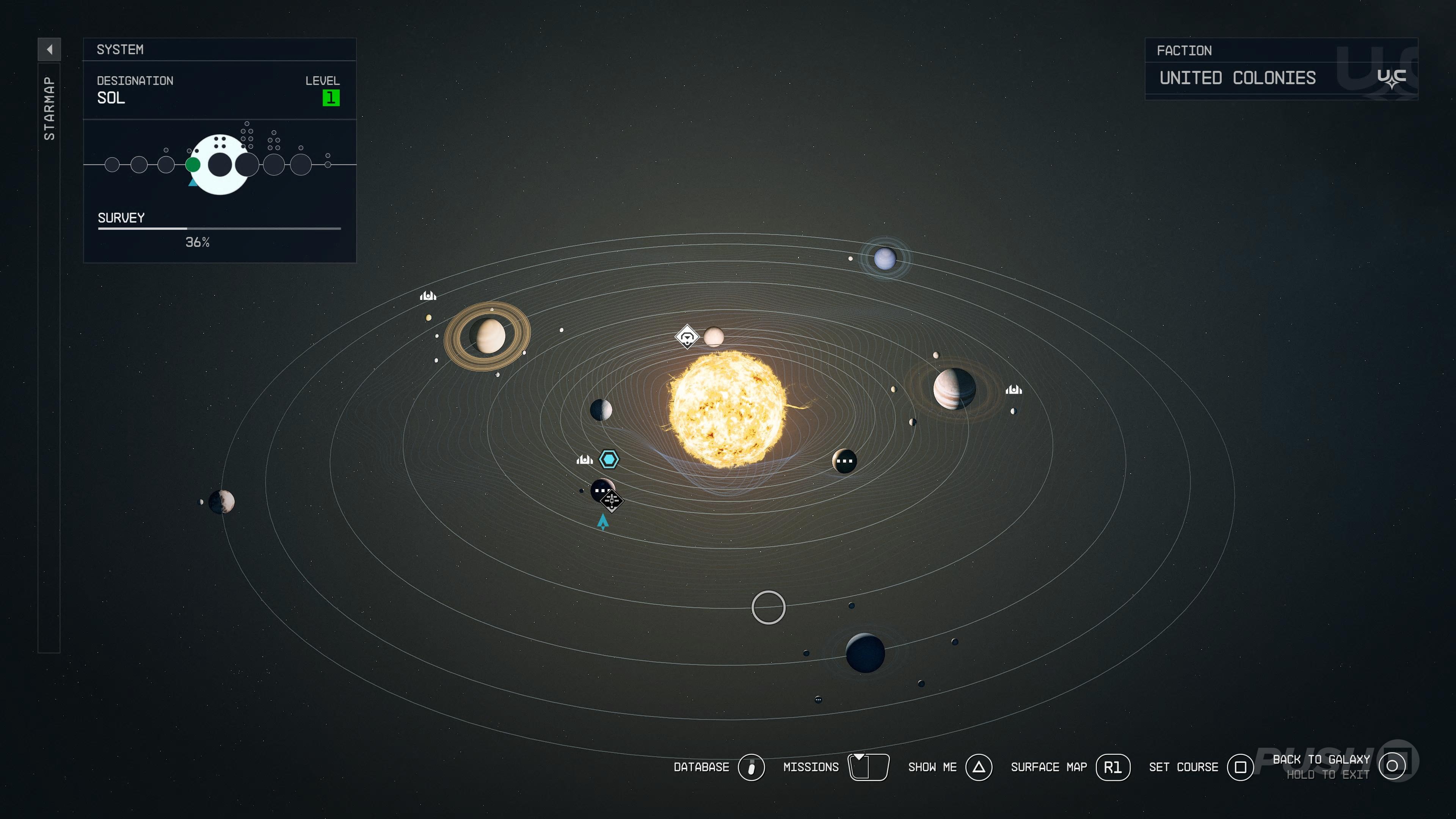
Task: Select ringed Saturn on the system map
Action: pos(487,336)
